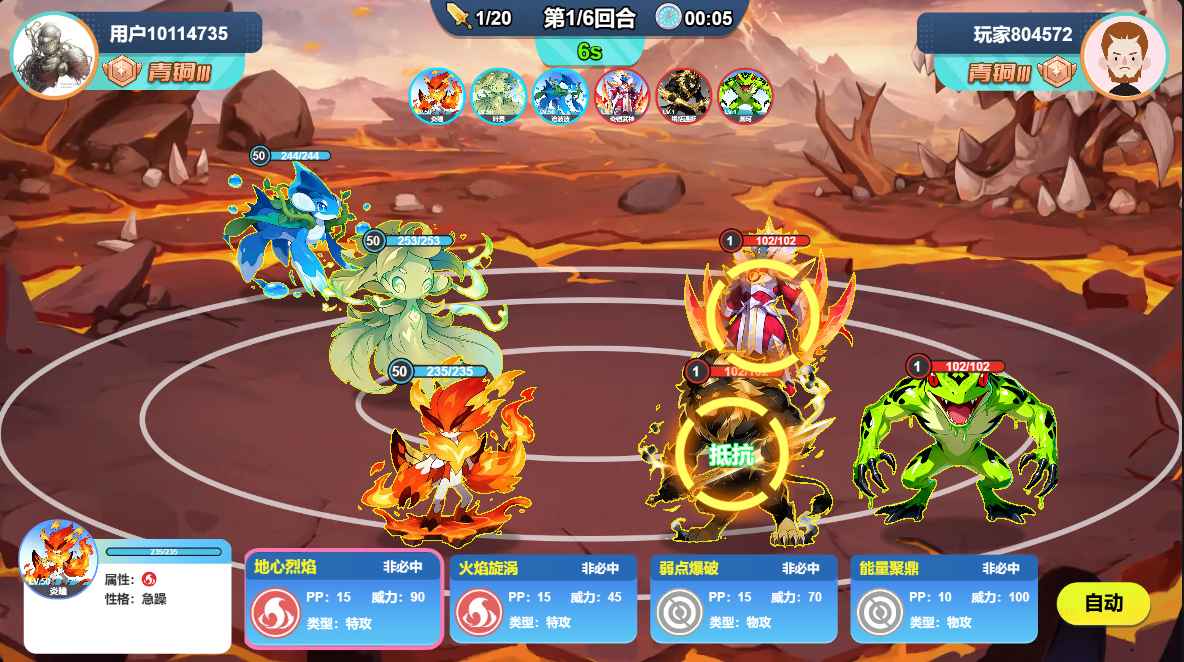Select the green leaf spirit turn-order portrait

click(498, 96)
